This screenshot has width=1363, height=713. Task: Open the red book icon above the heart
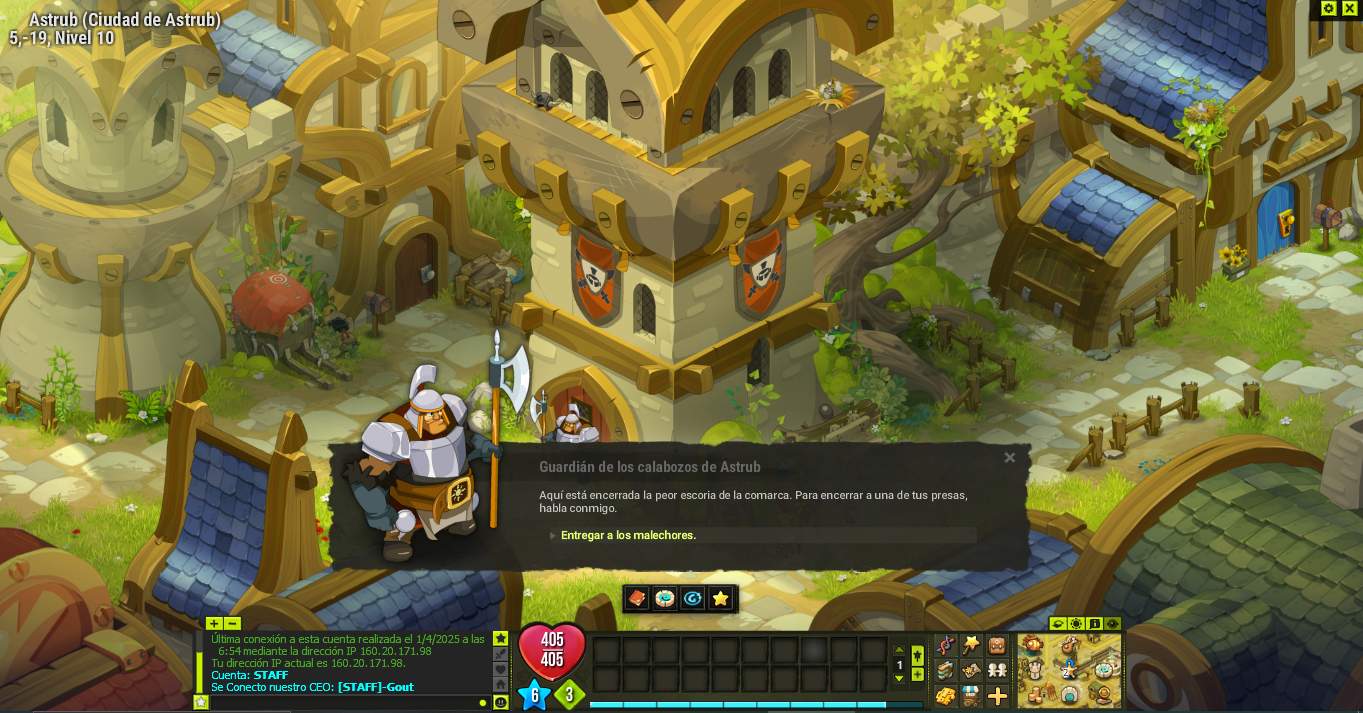point(636,598)
